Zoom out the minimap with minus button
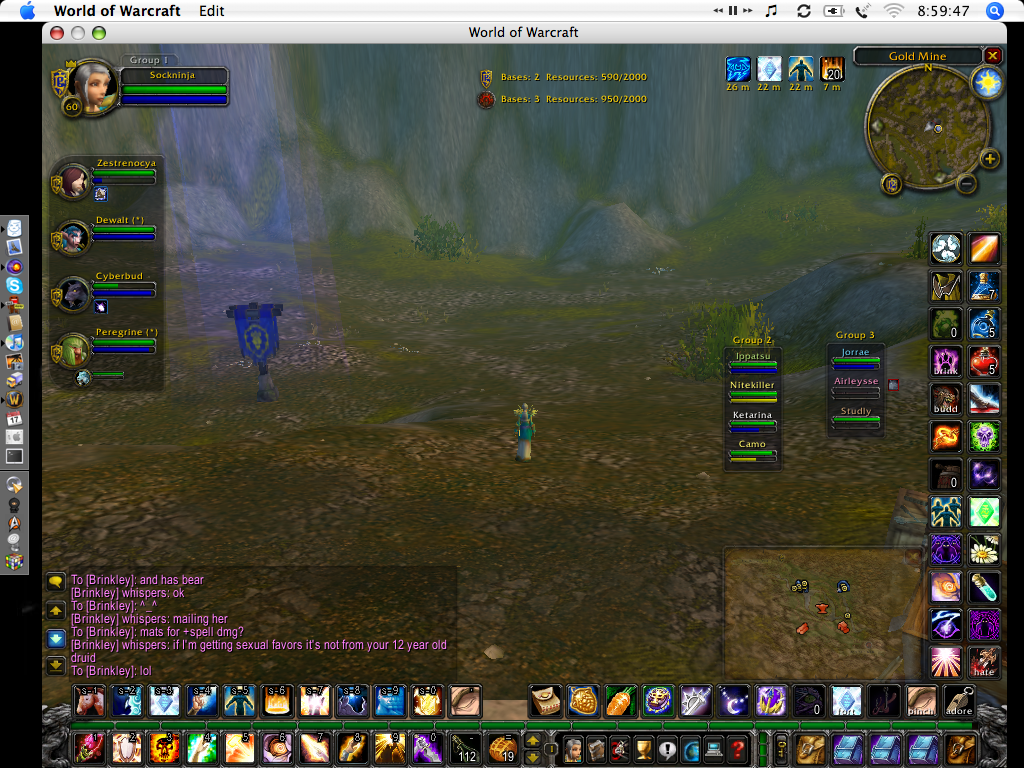The image size is (1024, 768). [966, 184]
